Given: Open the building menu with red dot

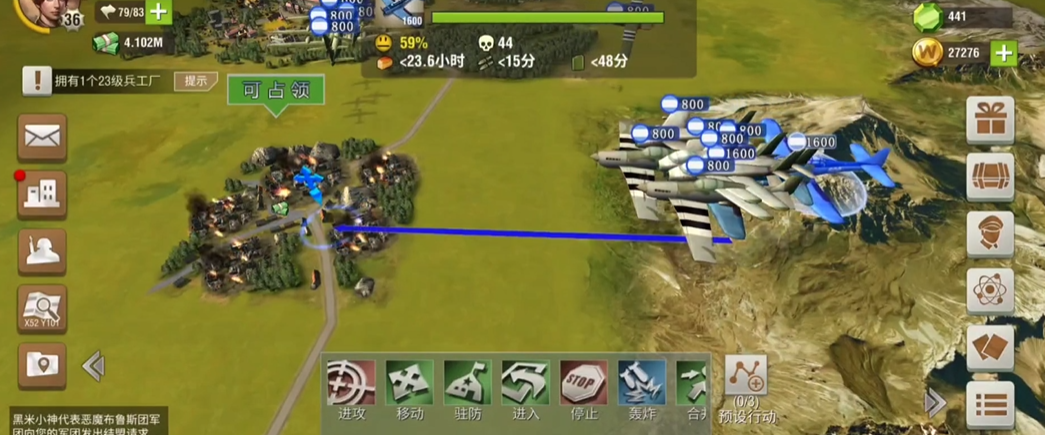Looking at the screenshot, I should (42, 194).
